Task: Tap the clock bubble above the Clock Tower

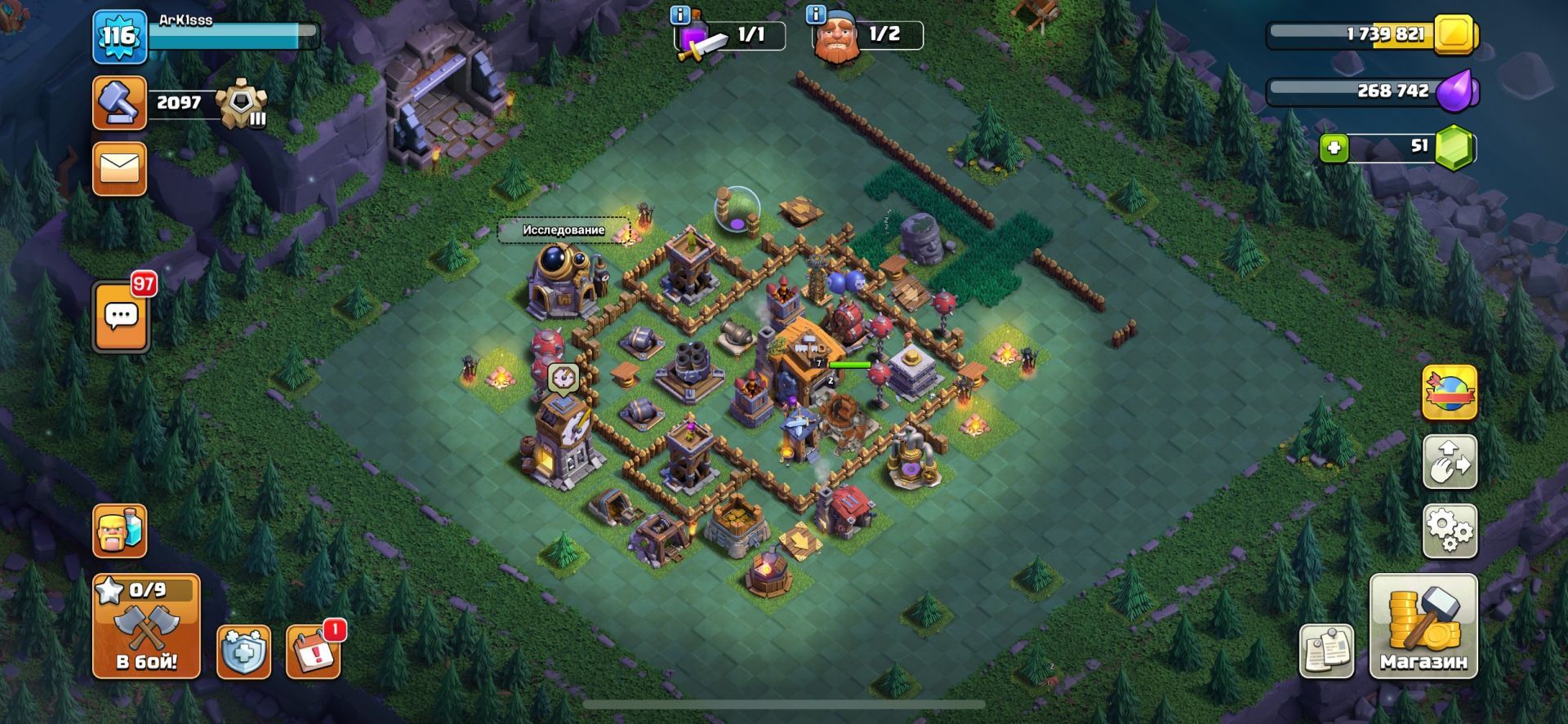Action: pyautogui.click(x=563, y=377)
